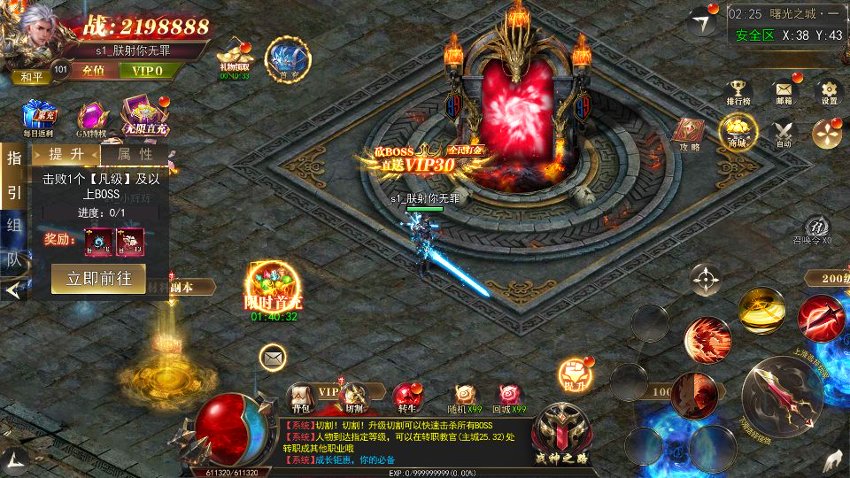This screenshot has height=478, width=850.
Task: Open the VIP0 status button
Action: 147,71
